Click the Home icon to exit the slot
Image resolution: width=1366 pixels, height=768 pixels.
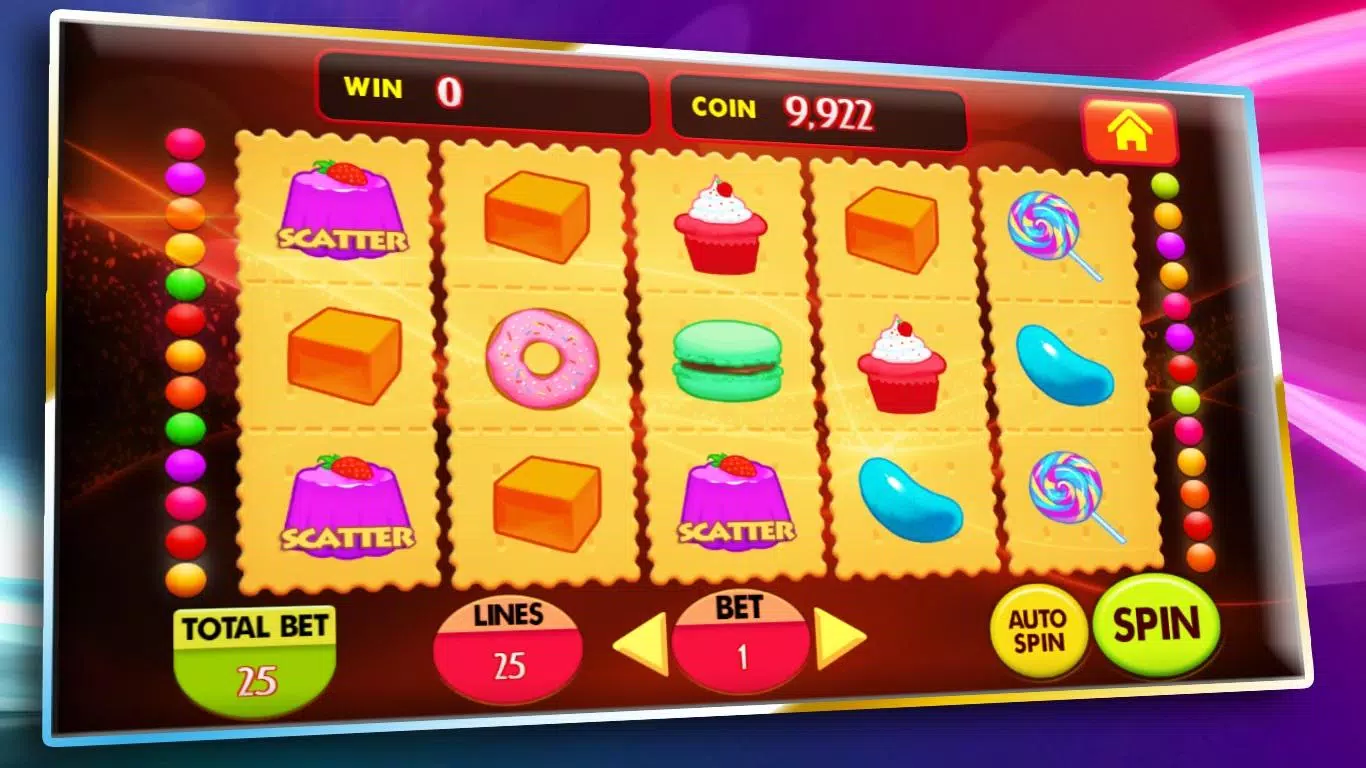pos(1130,130)
